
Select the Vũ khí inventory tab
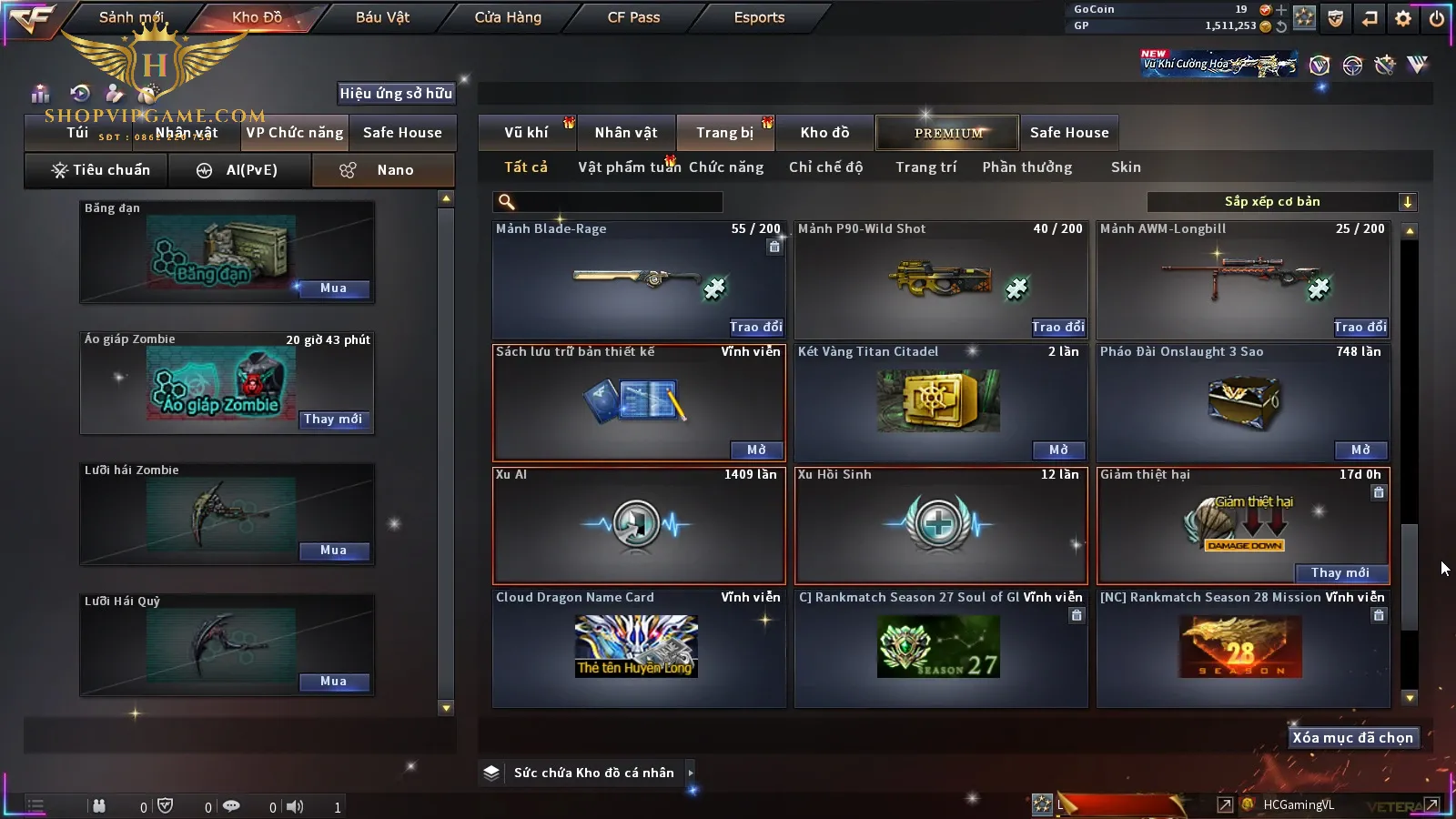(526, 133)
